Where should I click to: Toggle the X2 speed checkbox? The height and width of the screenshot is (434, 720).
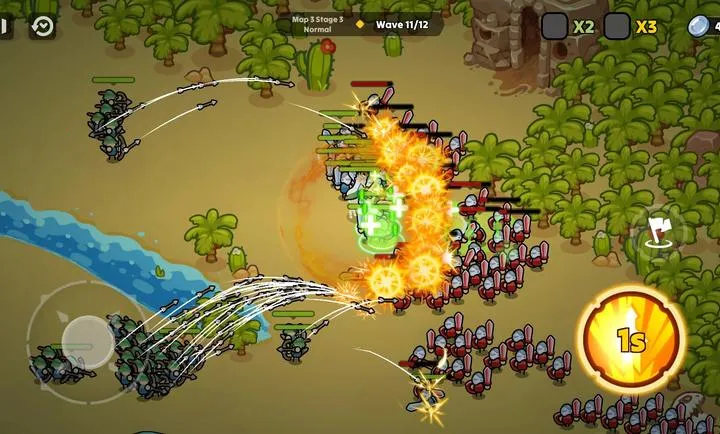coord(555,27)
